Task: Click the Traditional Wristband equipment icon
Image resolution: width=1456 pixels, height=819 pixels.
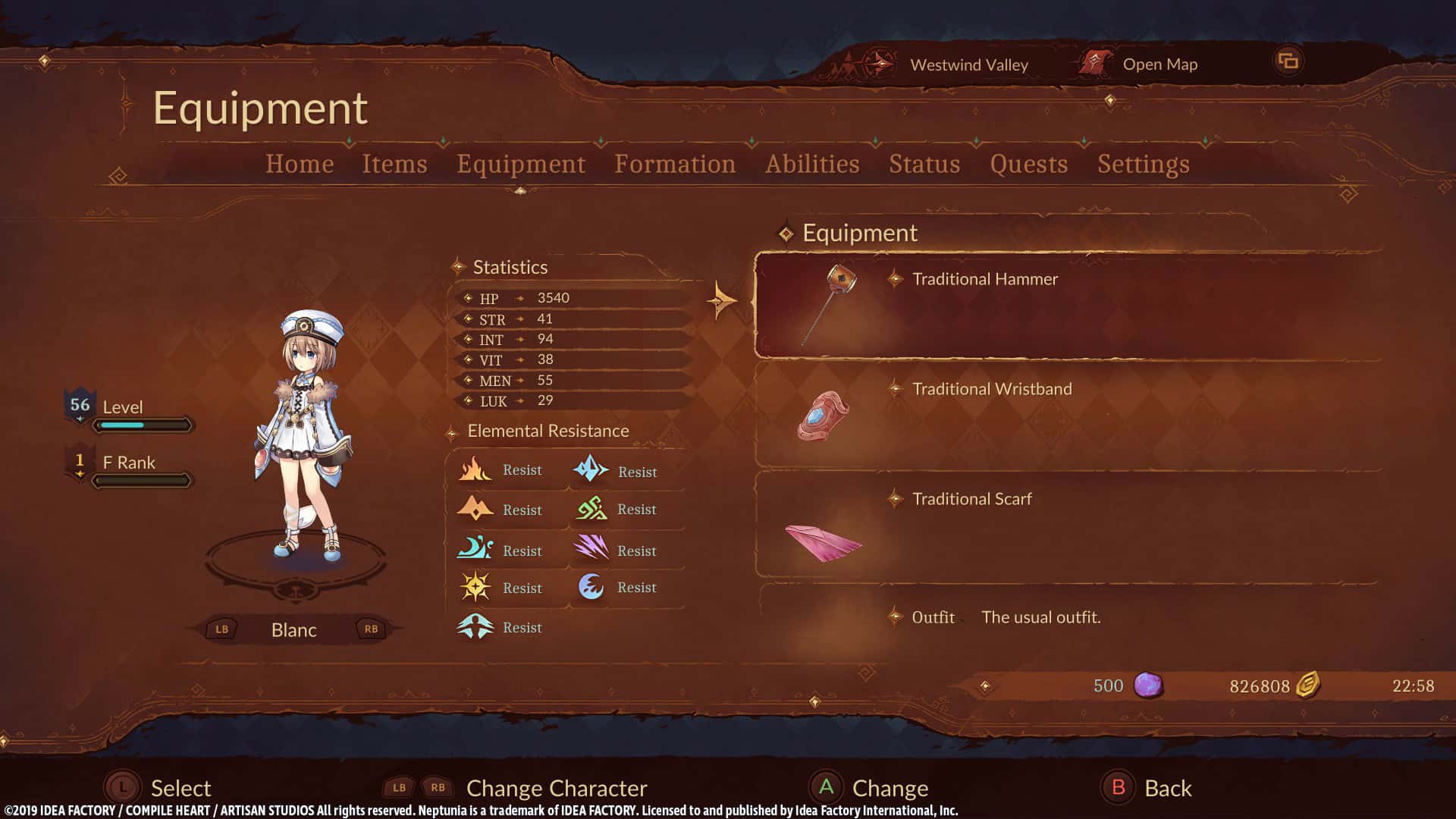Action: pos(823,416)
